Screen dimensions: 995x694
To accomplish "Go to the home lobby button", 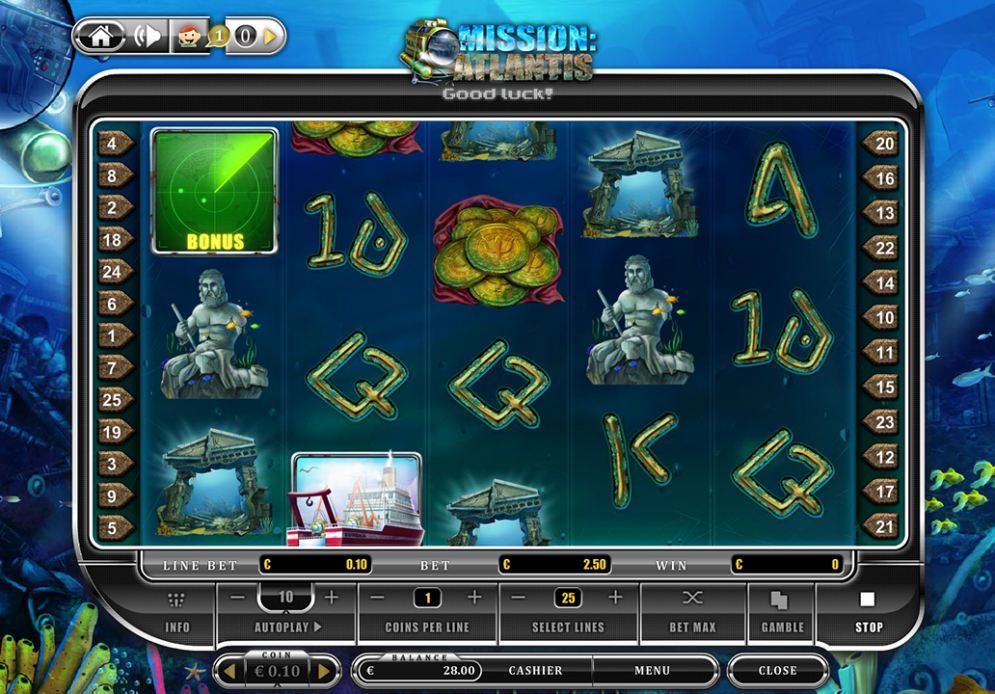I will pos(100,37).
